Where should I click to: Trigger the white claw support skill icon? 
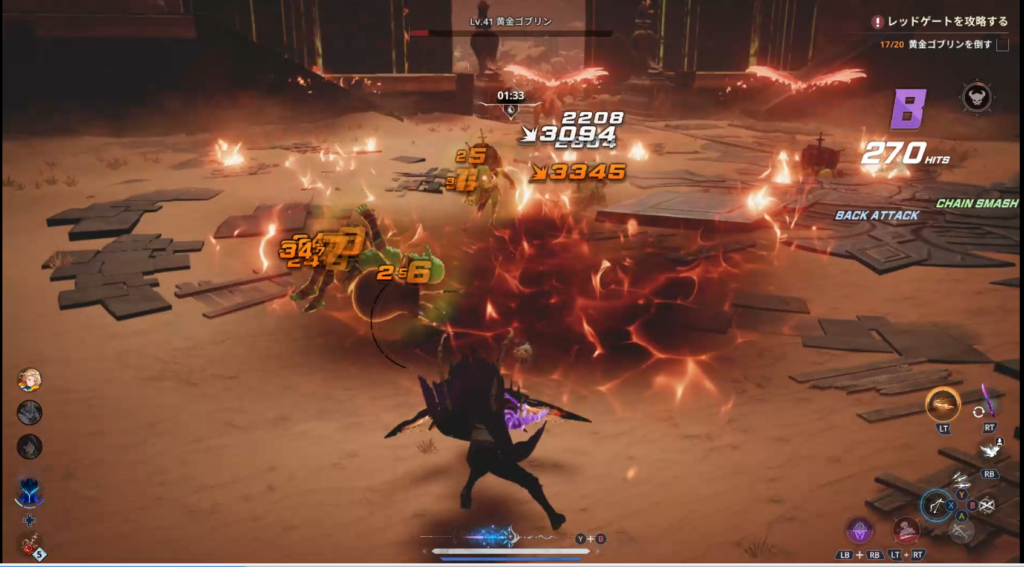pos(990,451)
